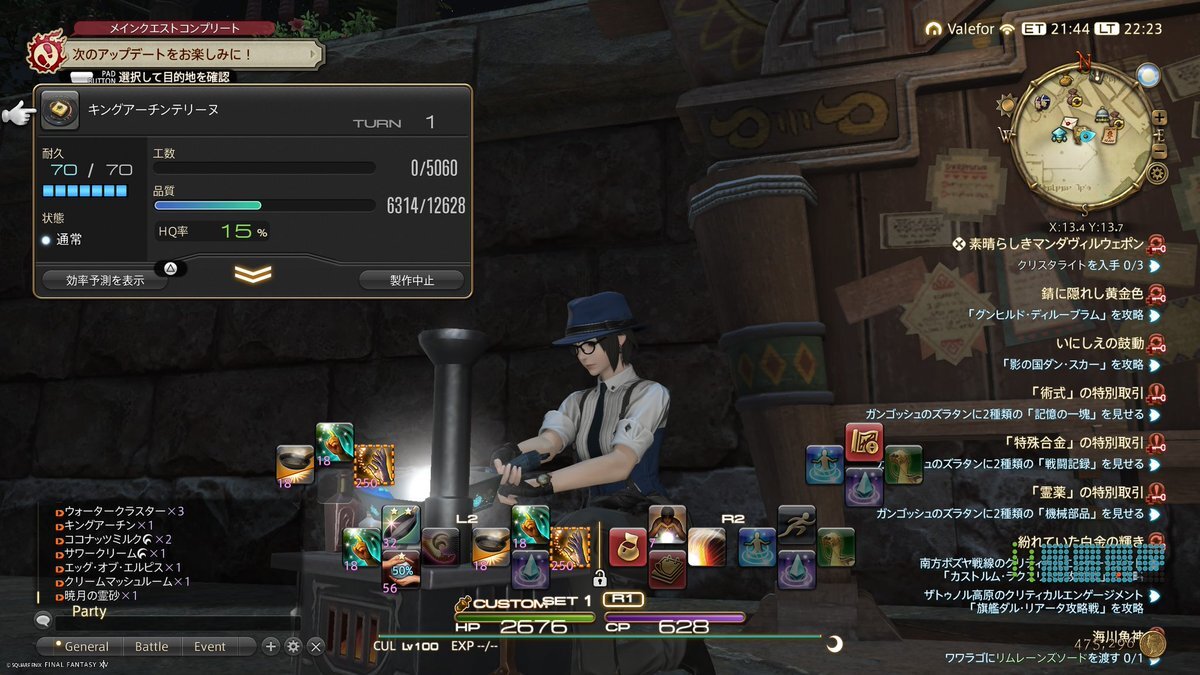Select the Event chat tab
The height and width of the screenshot is (675, 1200).
coord(210,646)
